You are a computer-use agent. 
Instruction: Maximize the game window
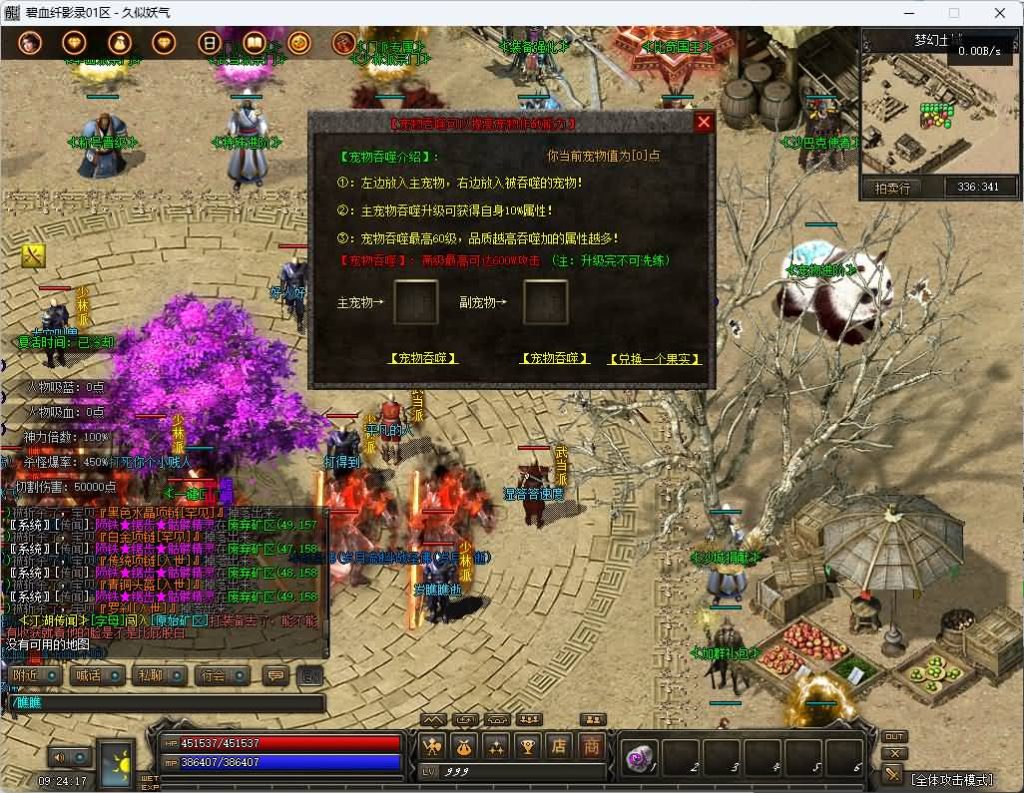[953, 13]
